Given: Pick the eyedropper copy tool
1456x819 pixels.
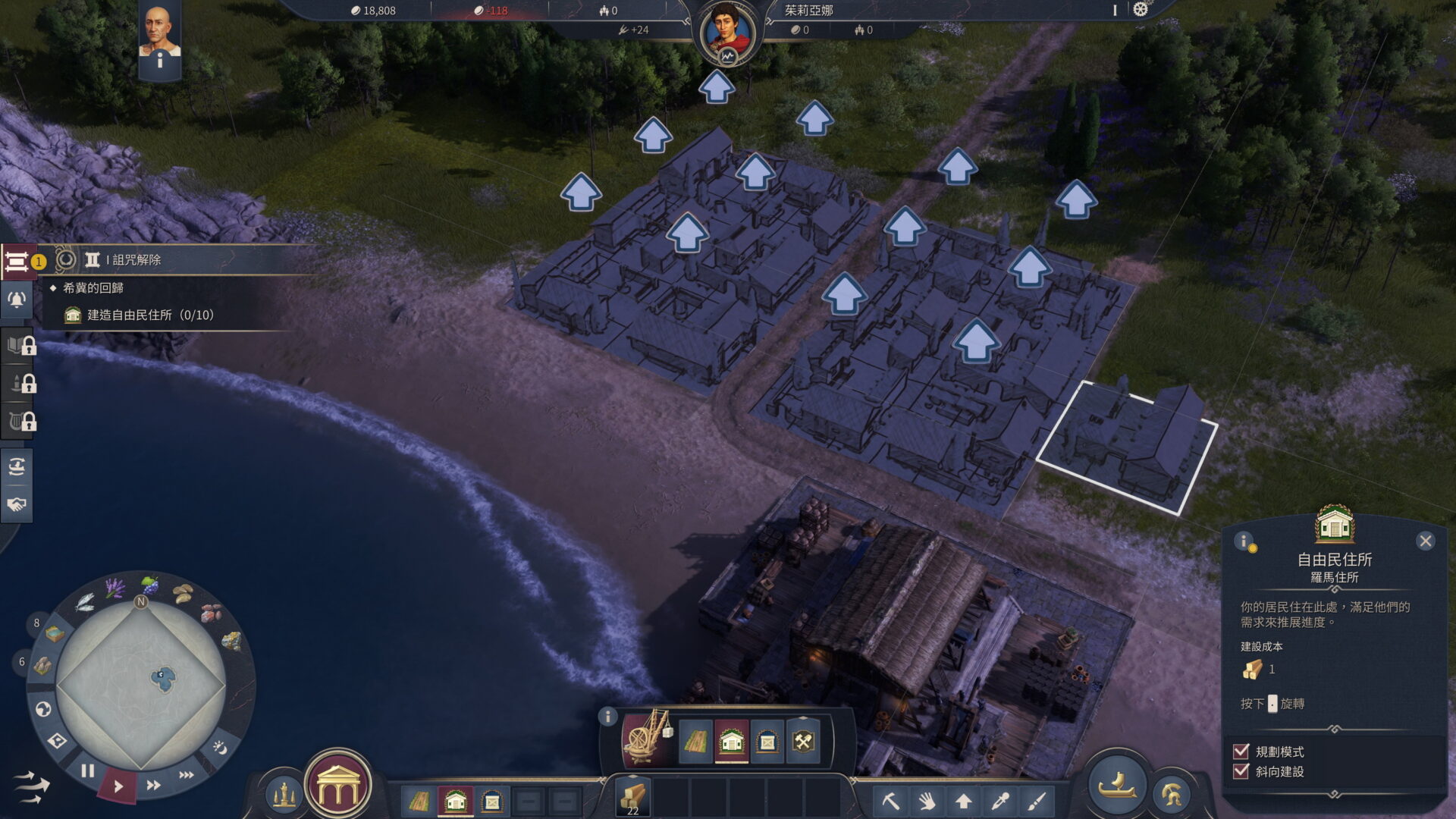Looking at the screenshot, I should coord(1000,801).
